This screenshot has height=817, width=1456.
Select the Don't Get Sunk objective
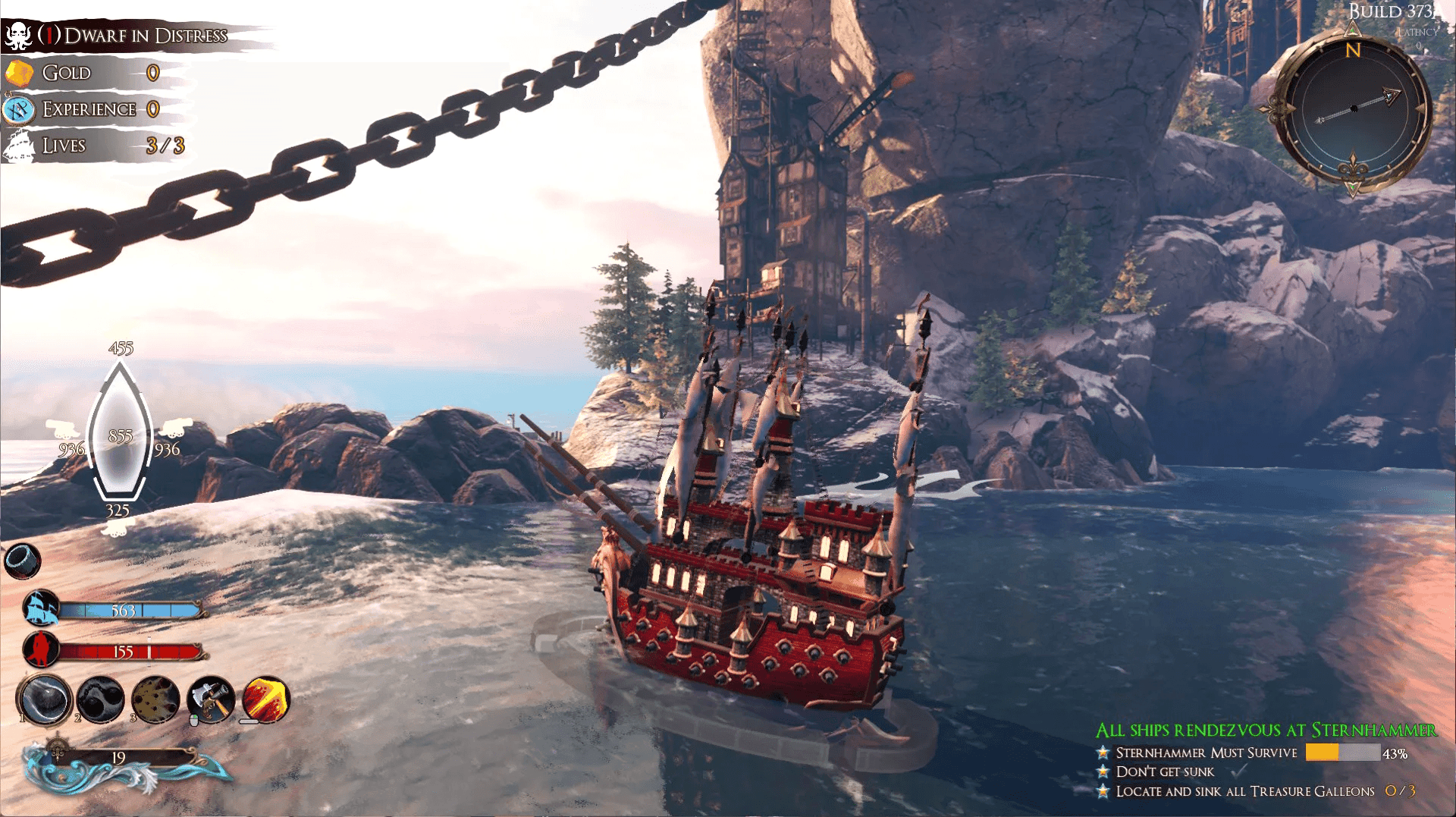pos(1165,771)
